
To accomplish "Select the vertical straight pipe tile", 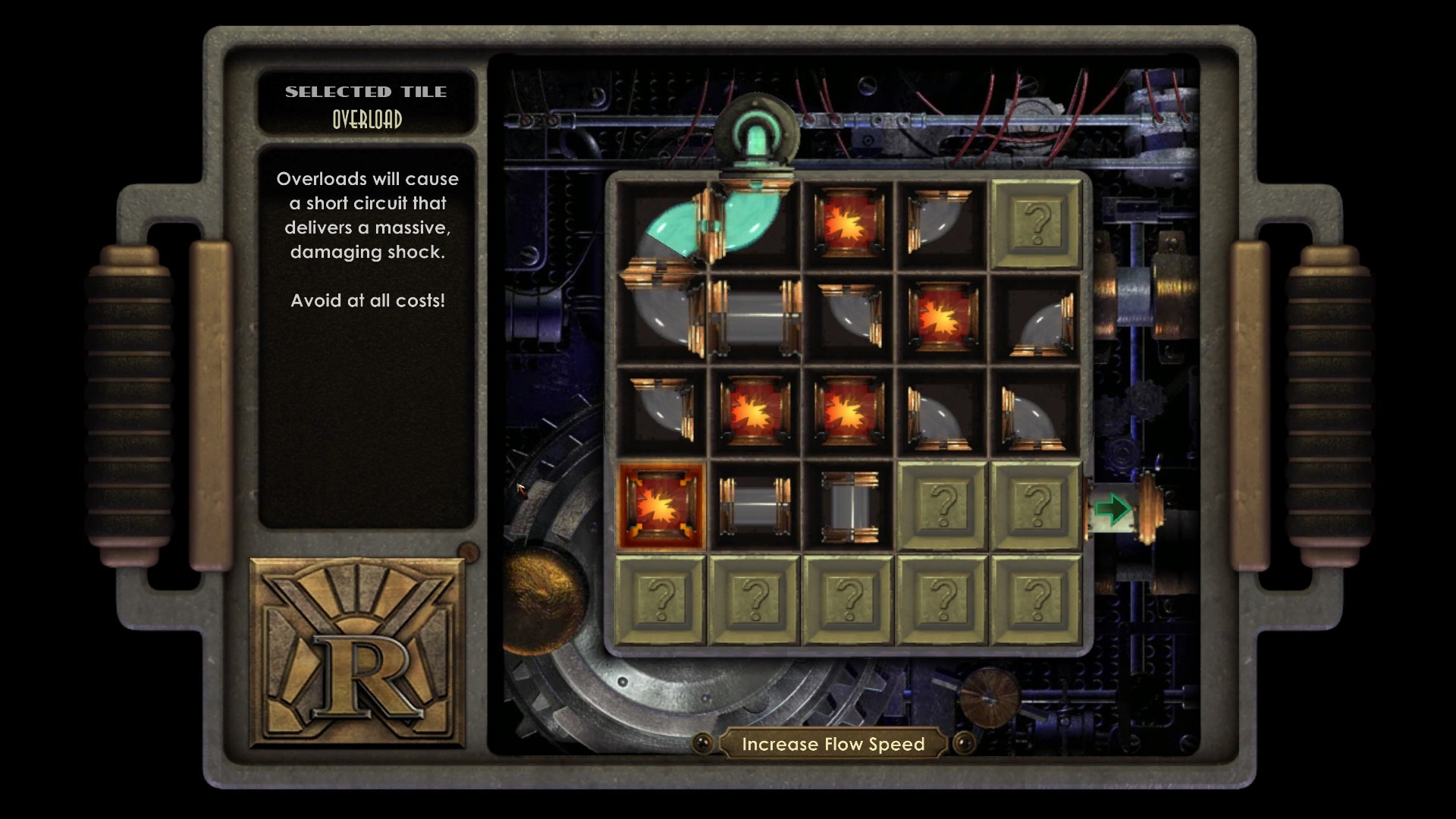I will 849,506.
